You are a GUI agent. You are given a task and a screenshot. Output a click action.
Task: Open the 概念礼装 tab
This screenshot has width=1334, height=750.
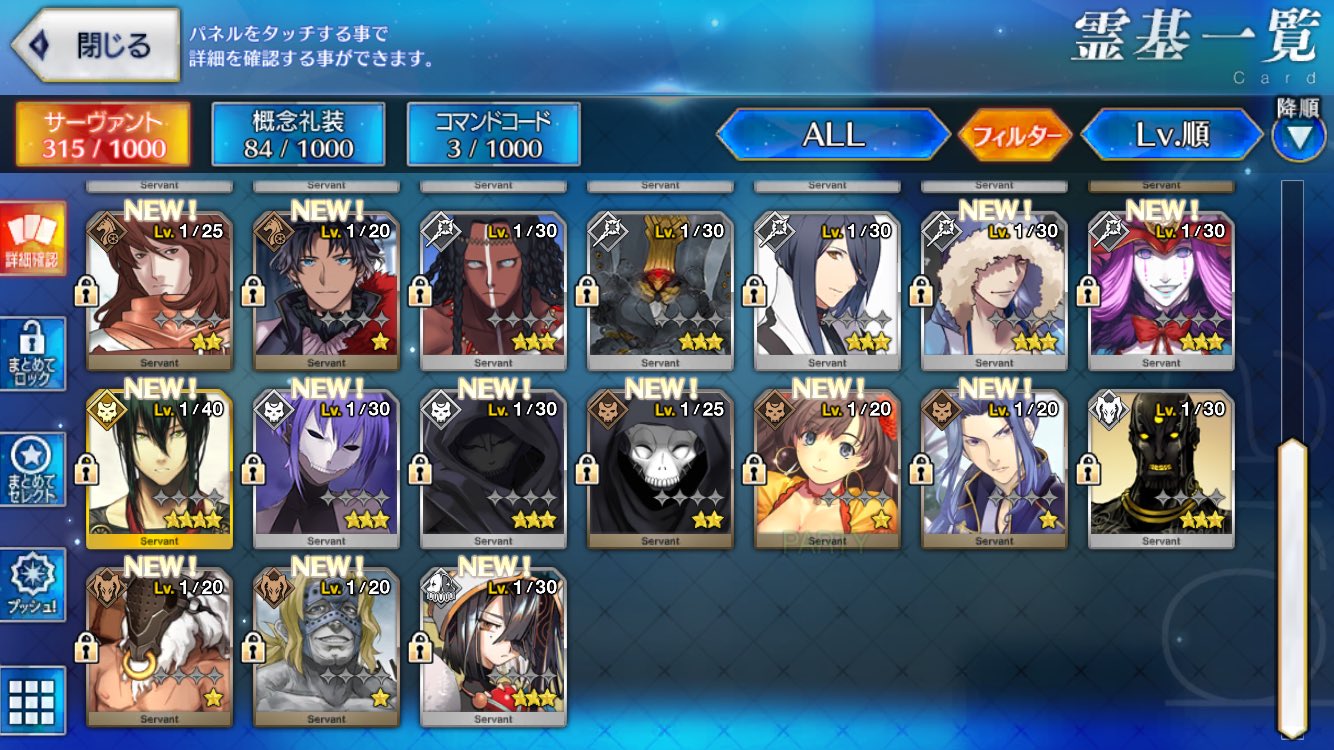coord(298,135)
